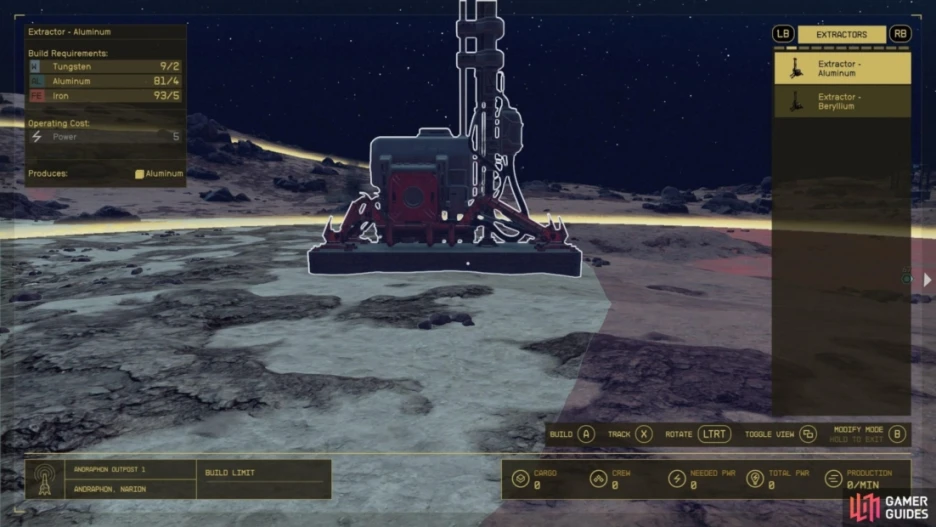This screenshot has width=936, height=527.
Task: Click the Gamer Guides watermark logo
Action: click(x=889, y=507)
